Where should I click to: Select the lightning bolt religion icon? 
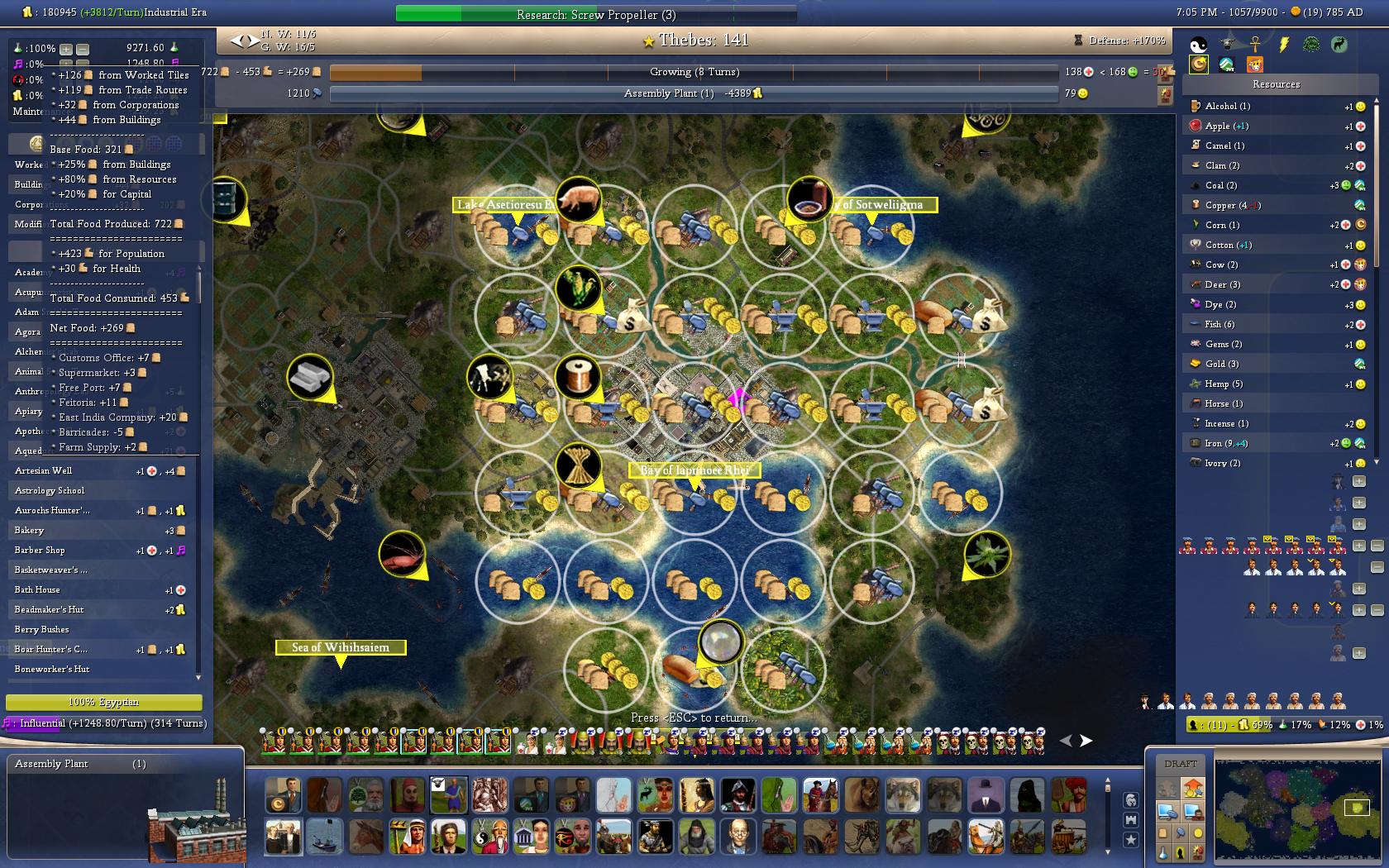1283,44
